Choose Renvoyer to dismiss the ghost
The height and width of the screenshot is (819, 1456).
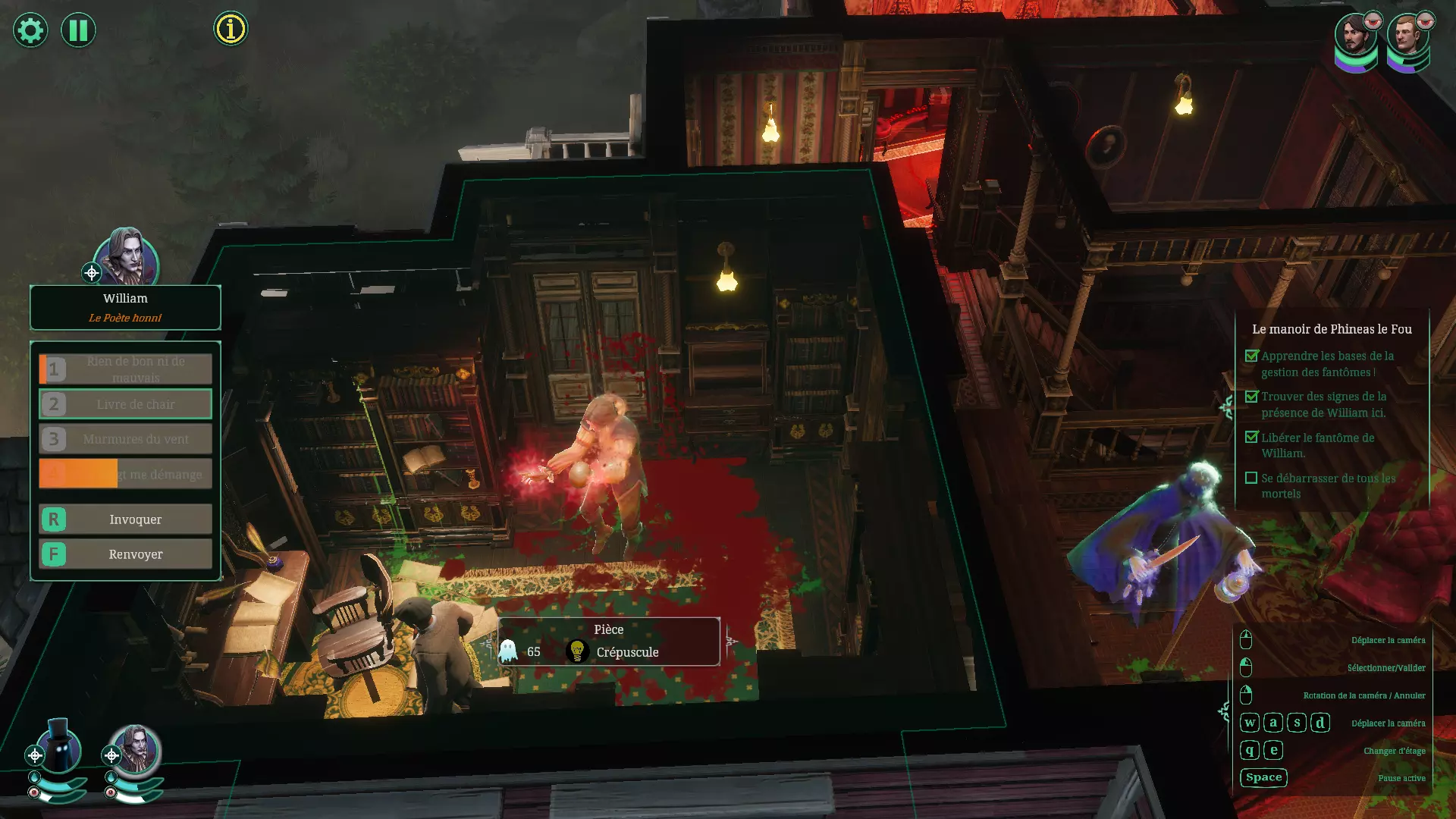tap(126, 554)
